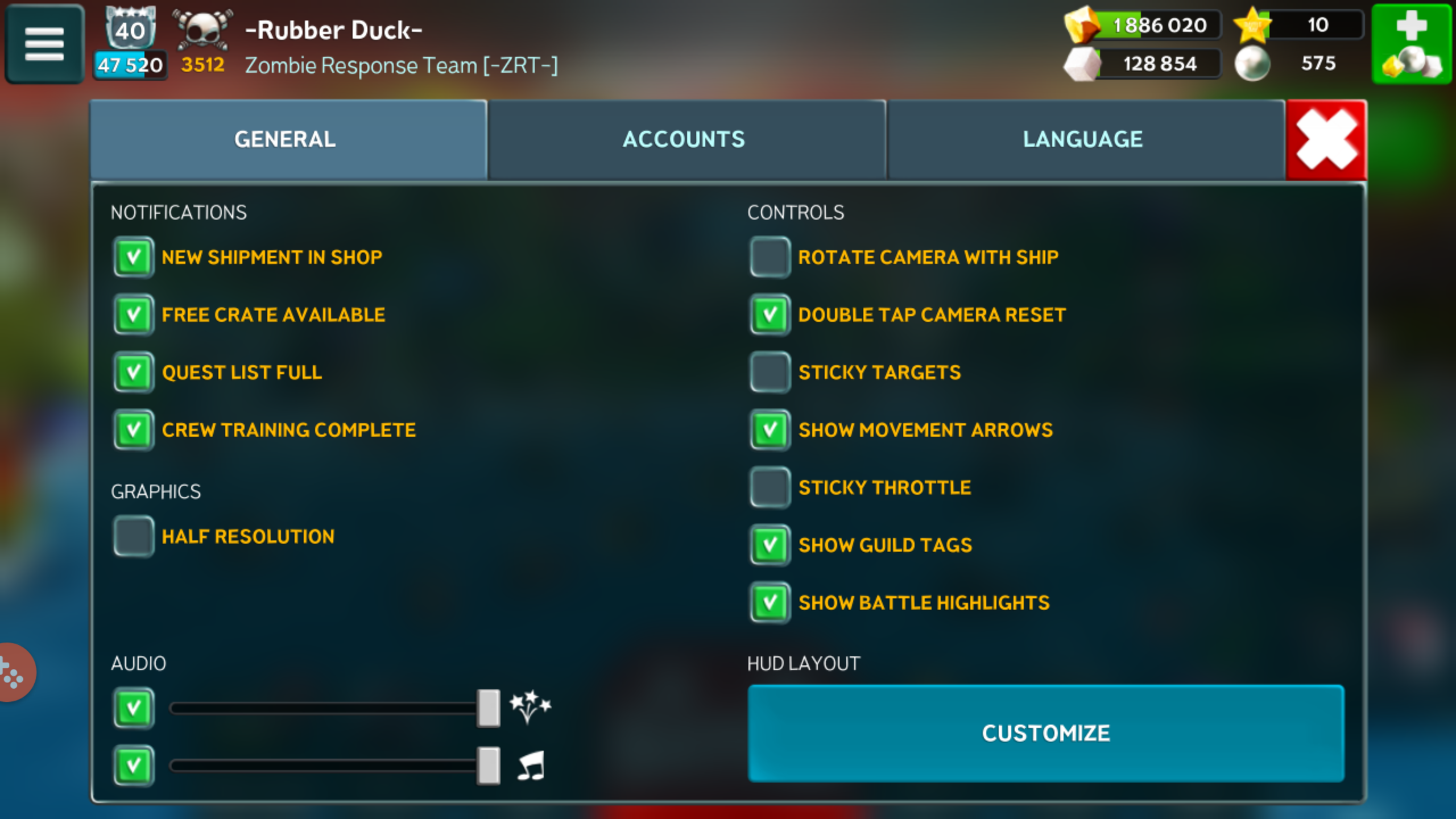This screenshot has width=1456, height=819.
Task: Open the green plus currency shop
Action: pos(1411,44)
